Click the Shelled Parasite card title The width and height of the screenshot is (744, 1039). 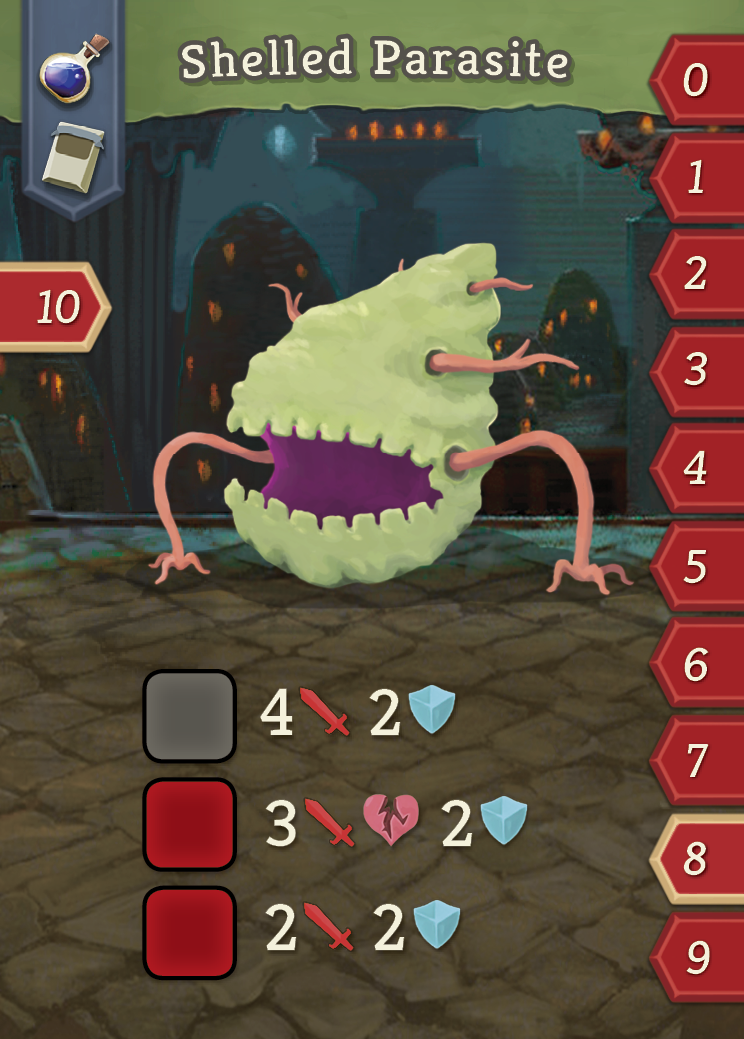374,62
